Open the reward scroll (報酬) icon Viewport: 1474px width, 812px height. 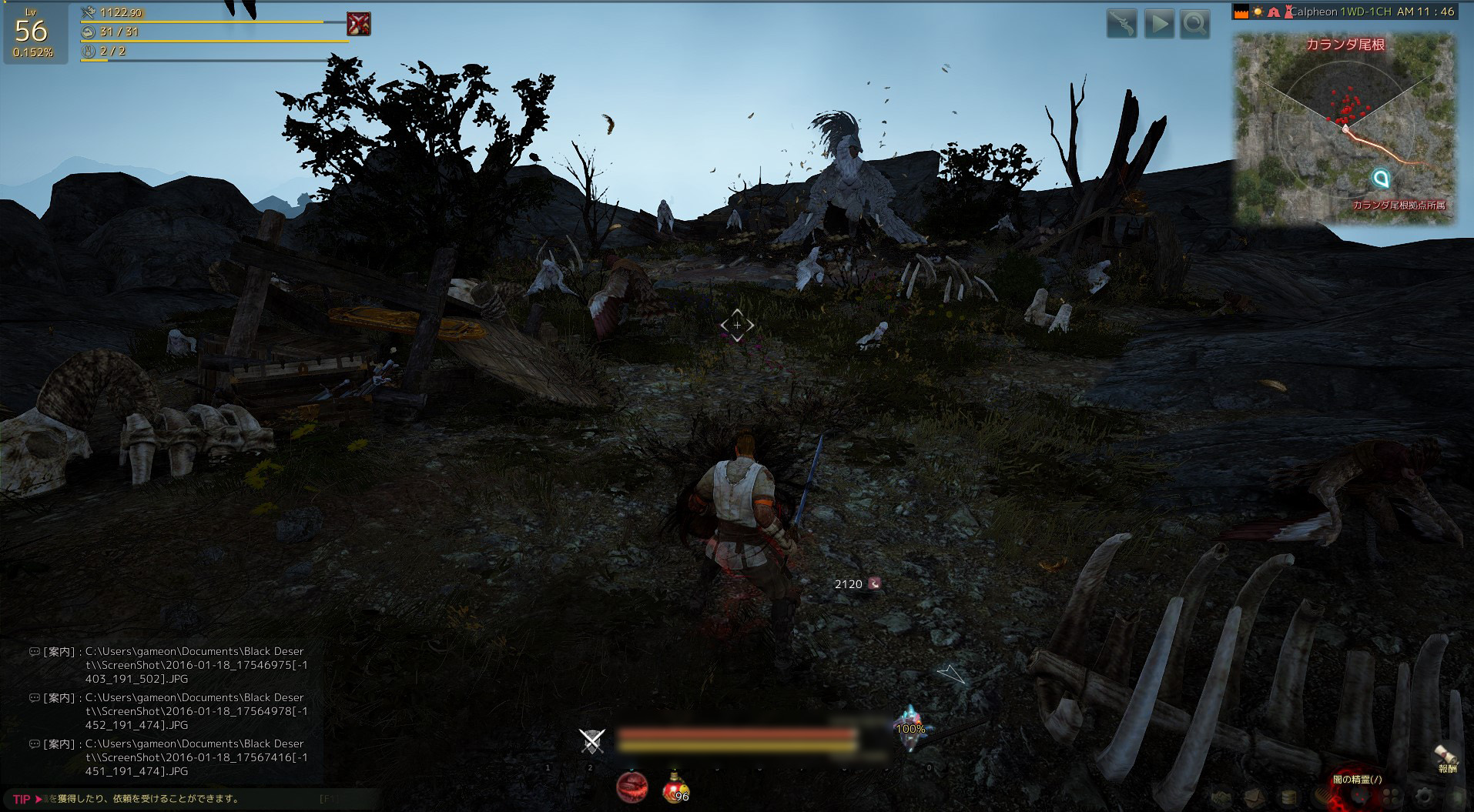point(1446,757)
